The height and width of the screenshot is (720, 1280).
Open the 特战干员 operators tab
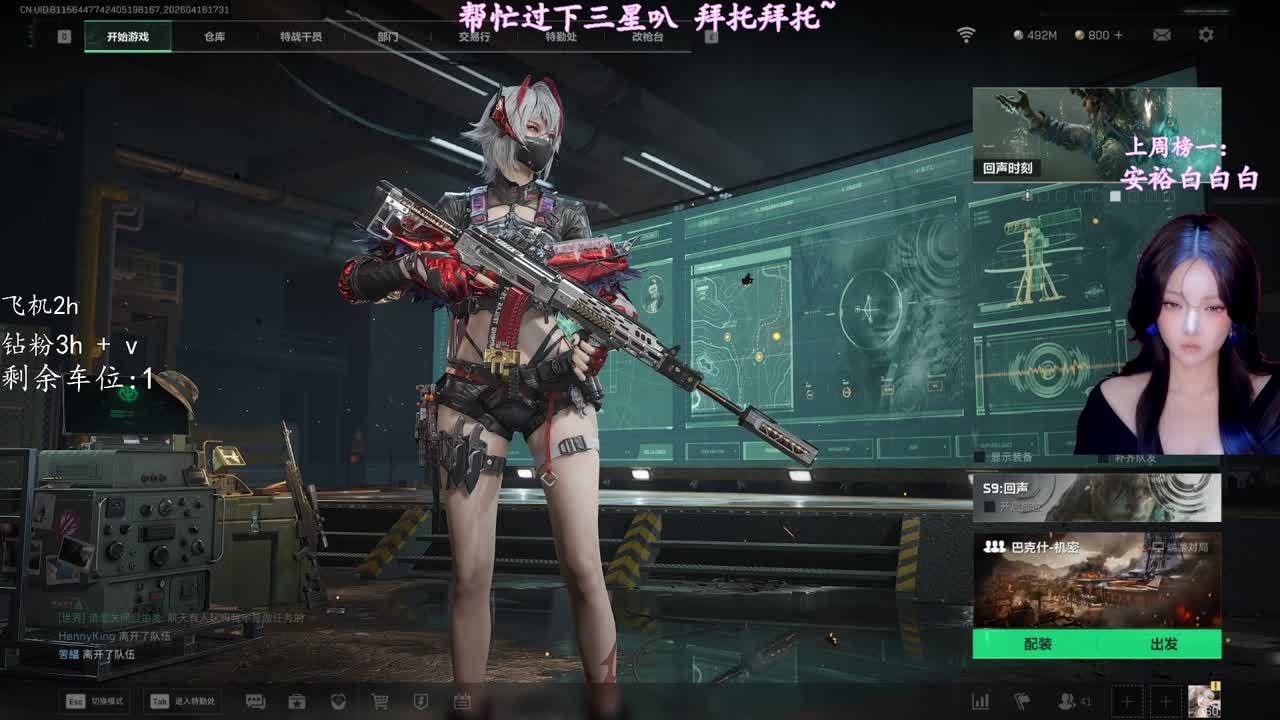click(301, 37)
